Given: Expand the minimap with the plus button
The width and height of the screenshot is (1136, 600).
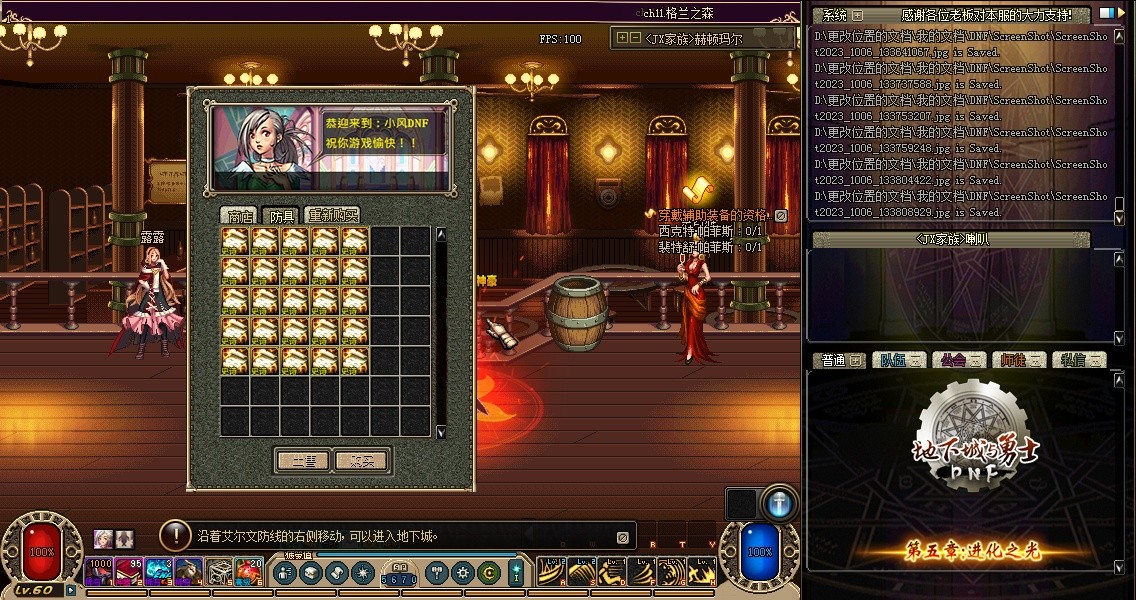Looking at the screenshot, I should click(623, 38).
